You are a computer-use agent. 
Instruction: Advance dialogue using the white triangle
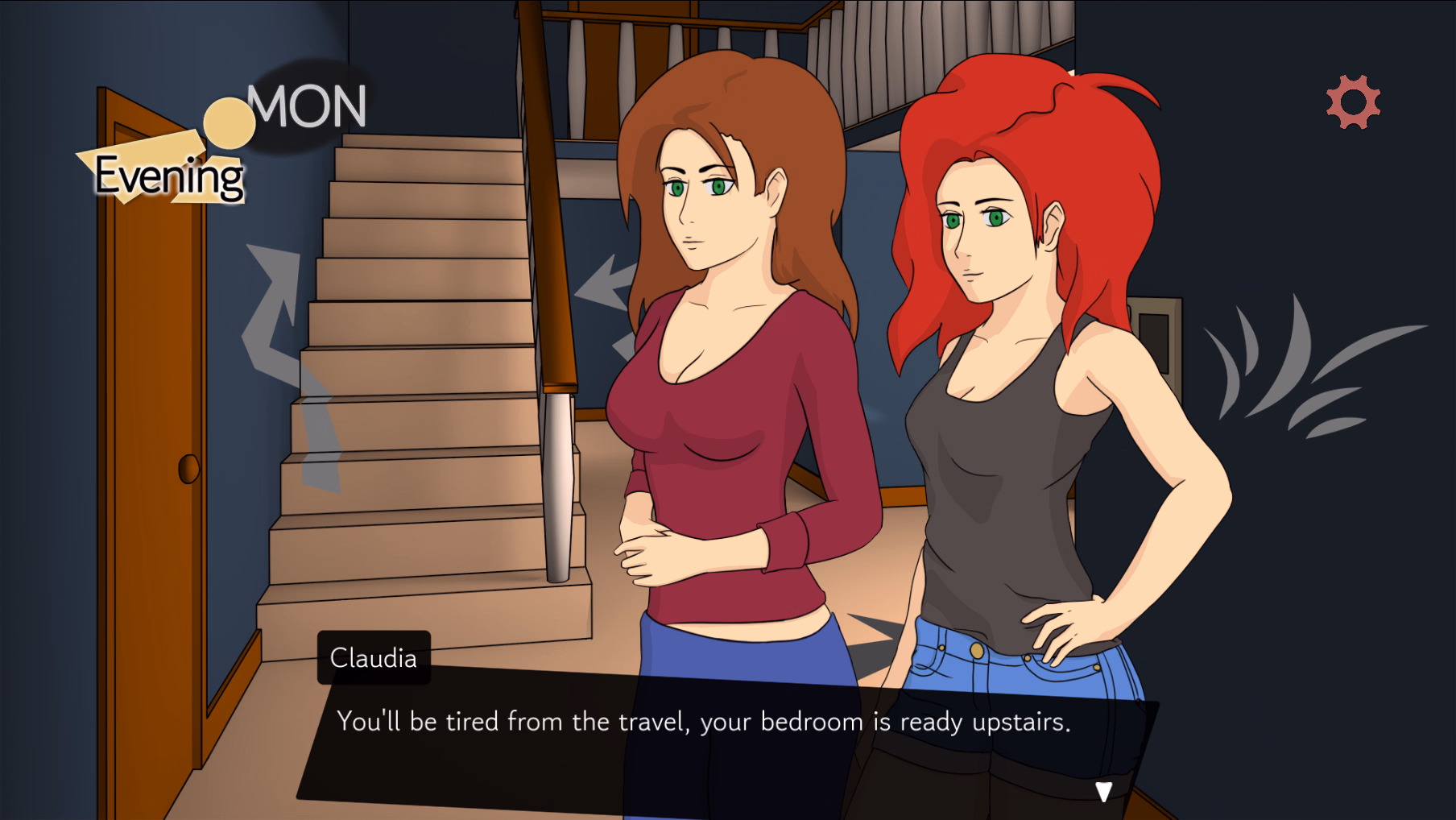click(x=1105, y=792)
